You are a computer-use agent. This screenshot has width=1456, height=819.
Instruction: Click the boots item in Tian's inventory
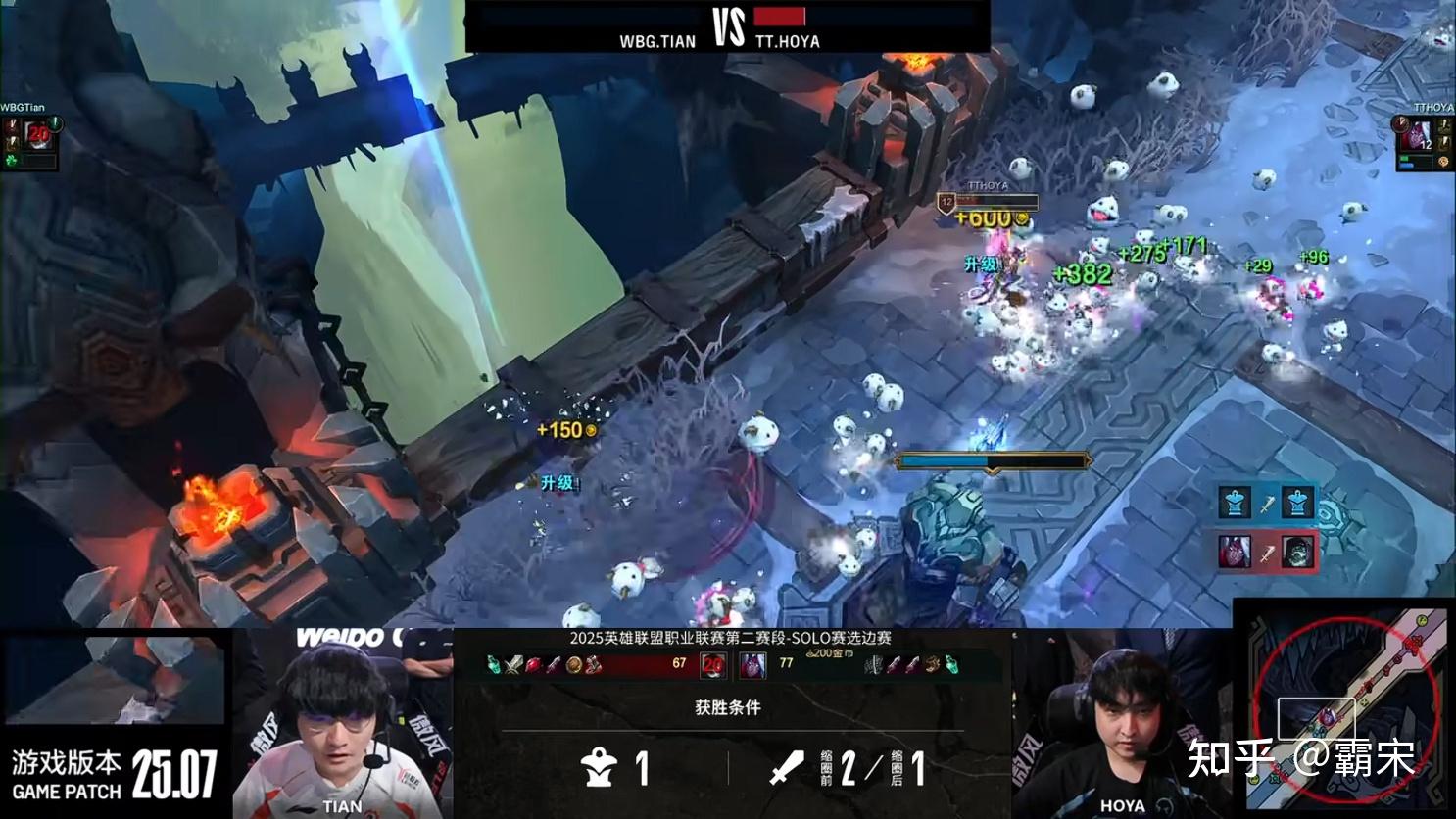pyautogui.click(x=593, y=665)
